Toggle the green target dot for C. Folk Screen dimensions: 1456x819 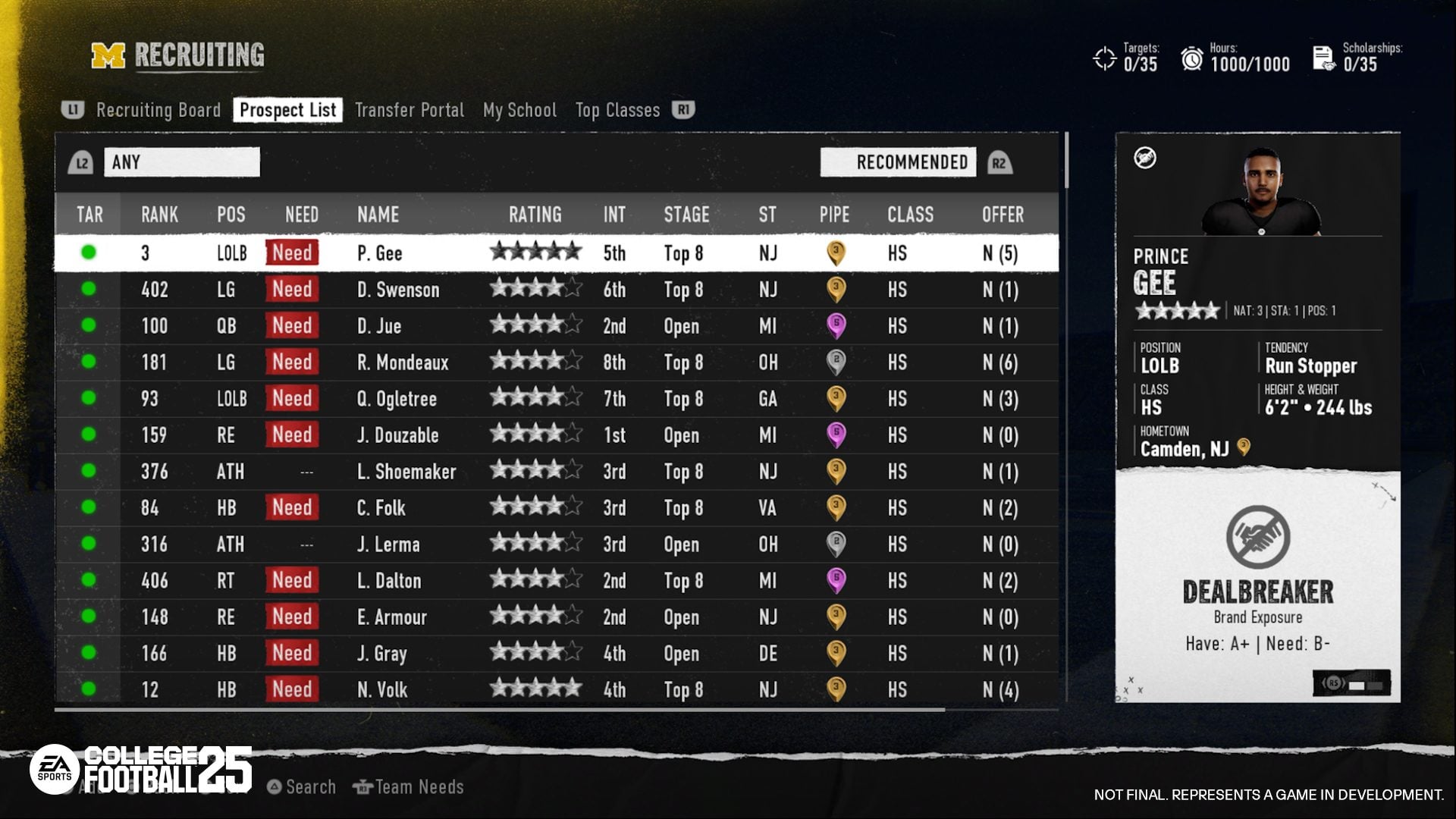(x=89, y=508)
